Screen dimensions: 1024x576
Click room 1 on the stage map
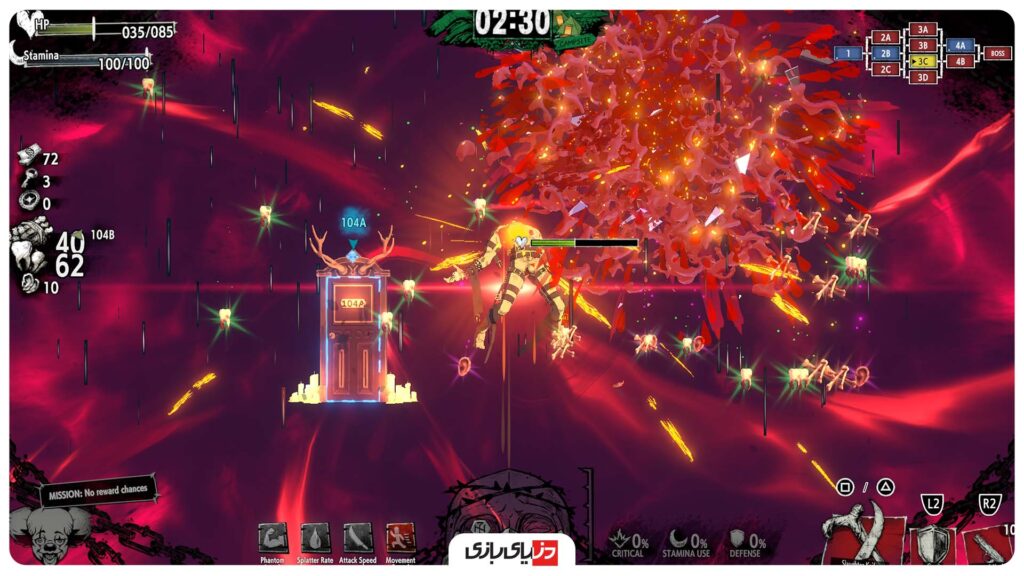(848, 53)
